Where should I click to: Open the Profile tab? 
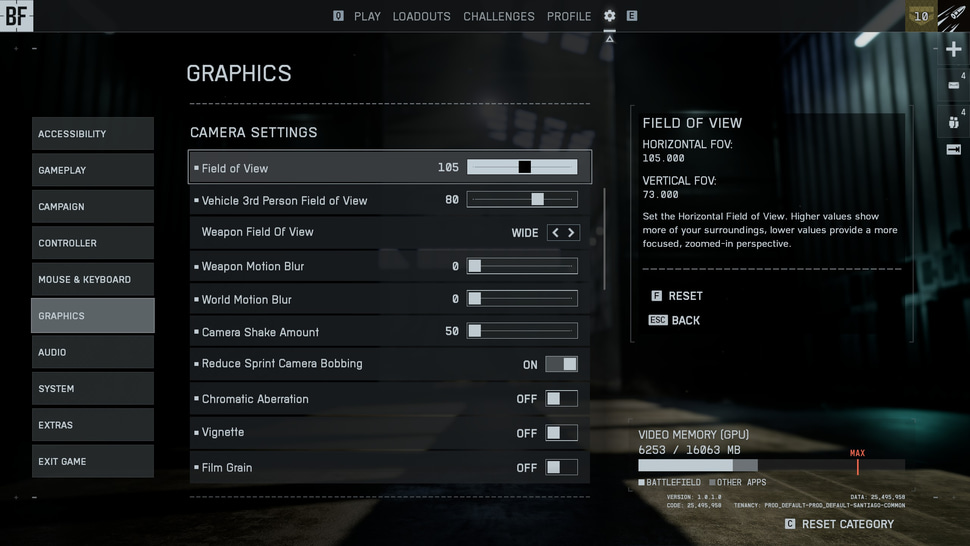coord(569,17)
